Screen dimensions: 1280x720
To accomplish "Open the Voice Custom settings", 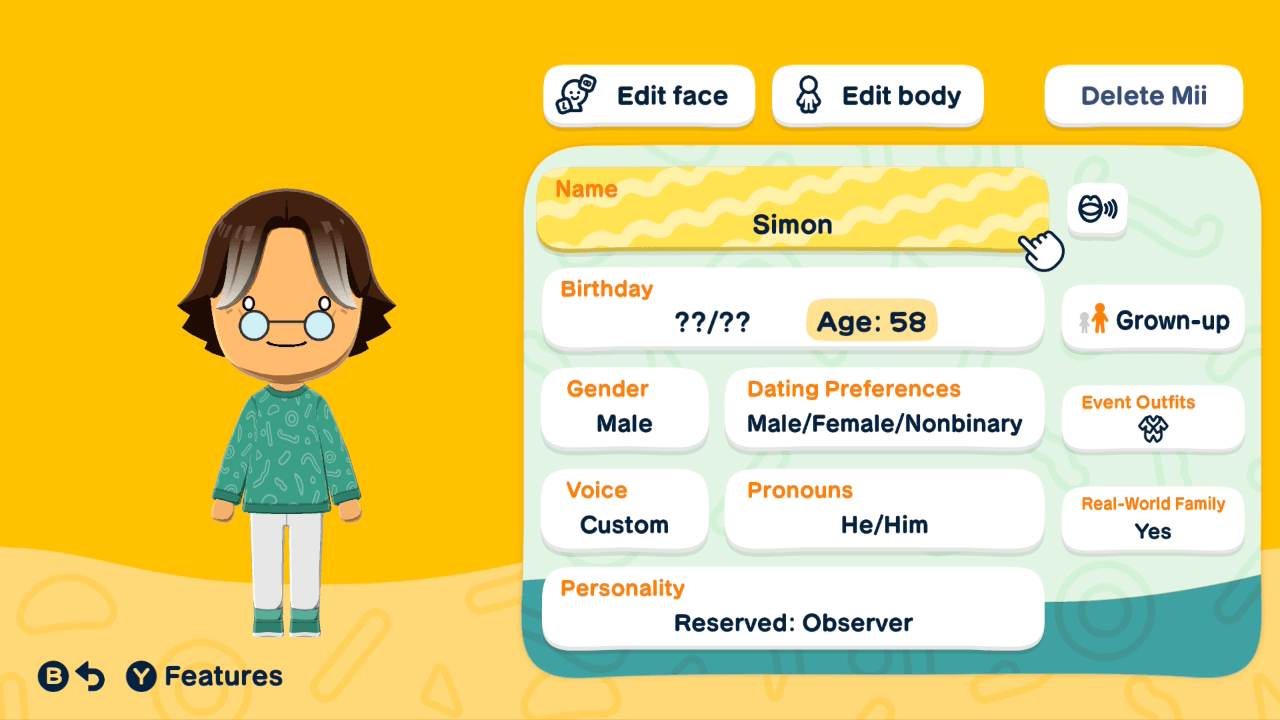I will [x=624, y=510].
